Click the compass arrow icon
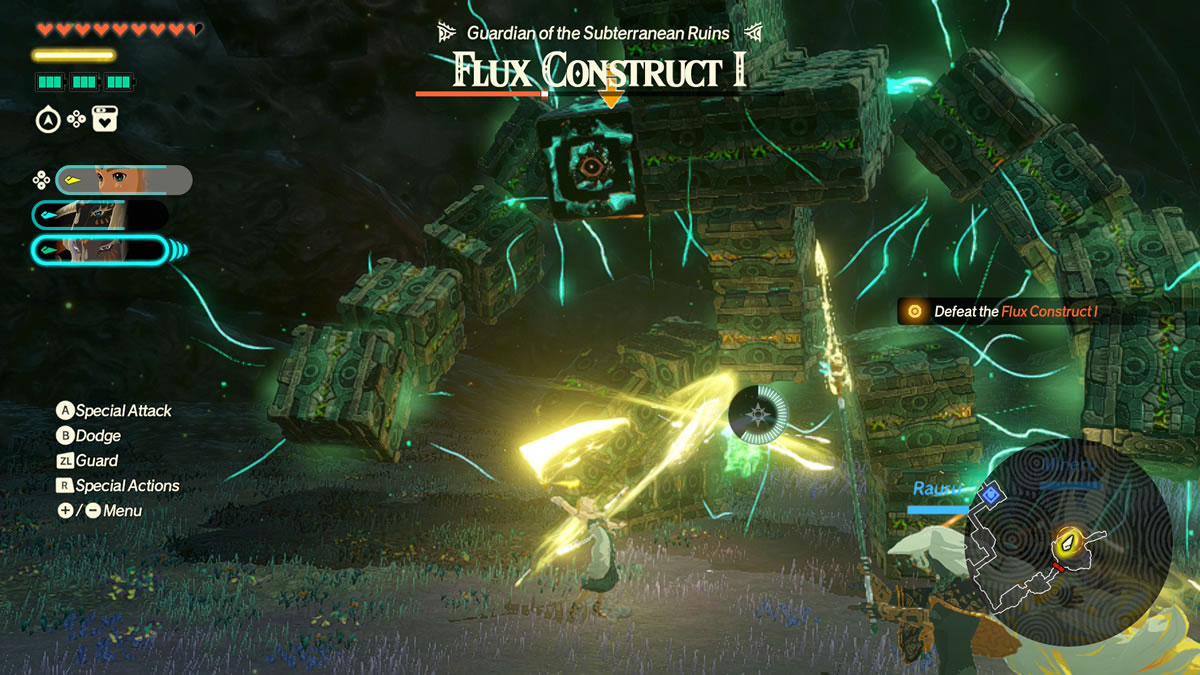This screenshot has height=675, width=1200. 47,121
